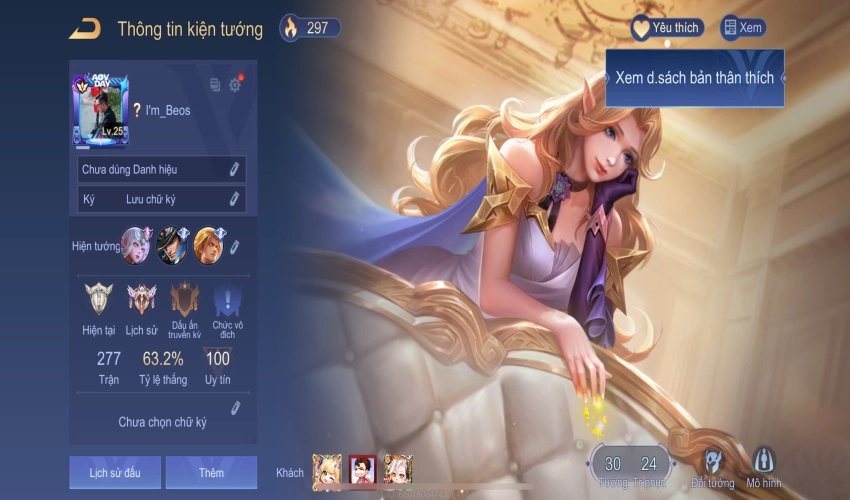This screenshot has width=850, height=500.
Task: Go back using the return arrow
Action: (84, 29)
